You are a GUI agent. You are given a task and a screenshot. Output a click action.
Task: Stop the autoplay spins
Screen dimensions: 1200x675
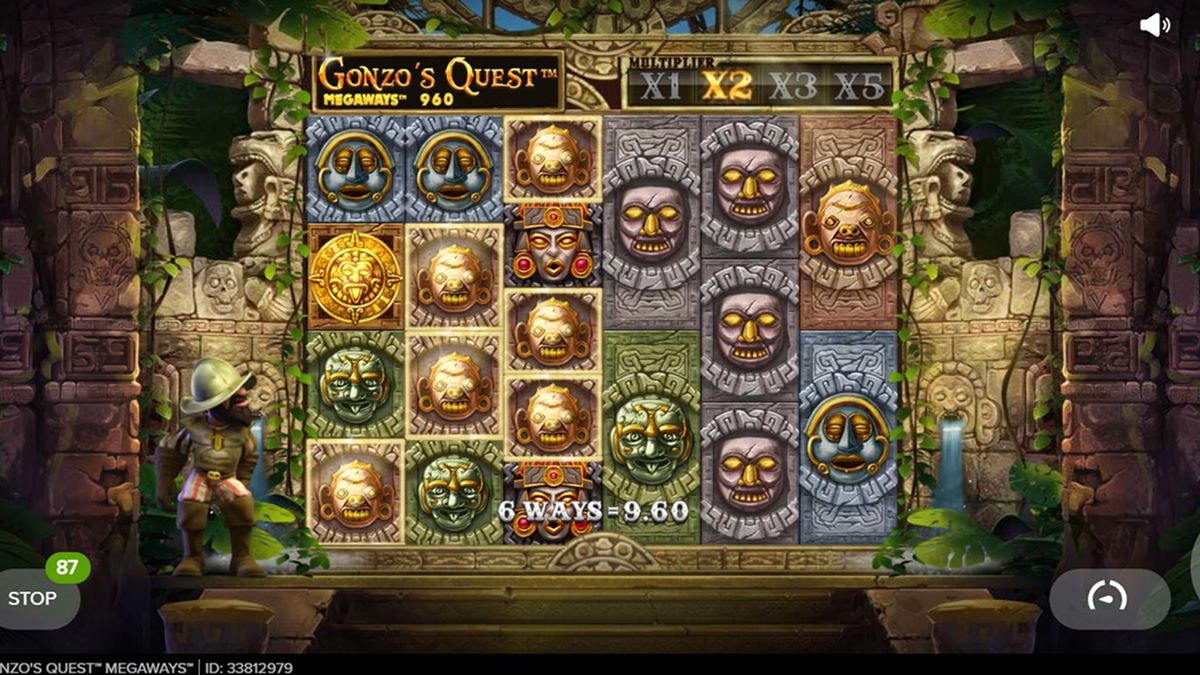35,598
